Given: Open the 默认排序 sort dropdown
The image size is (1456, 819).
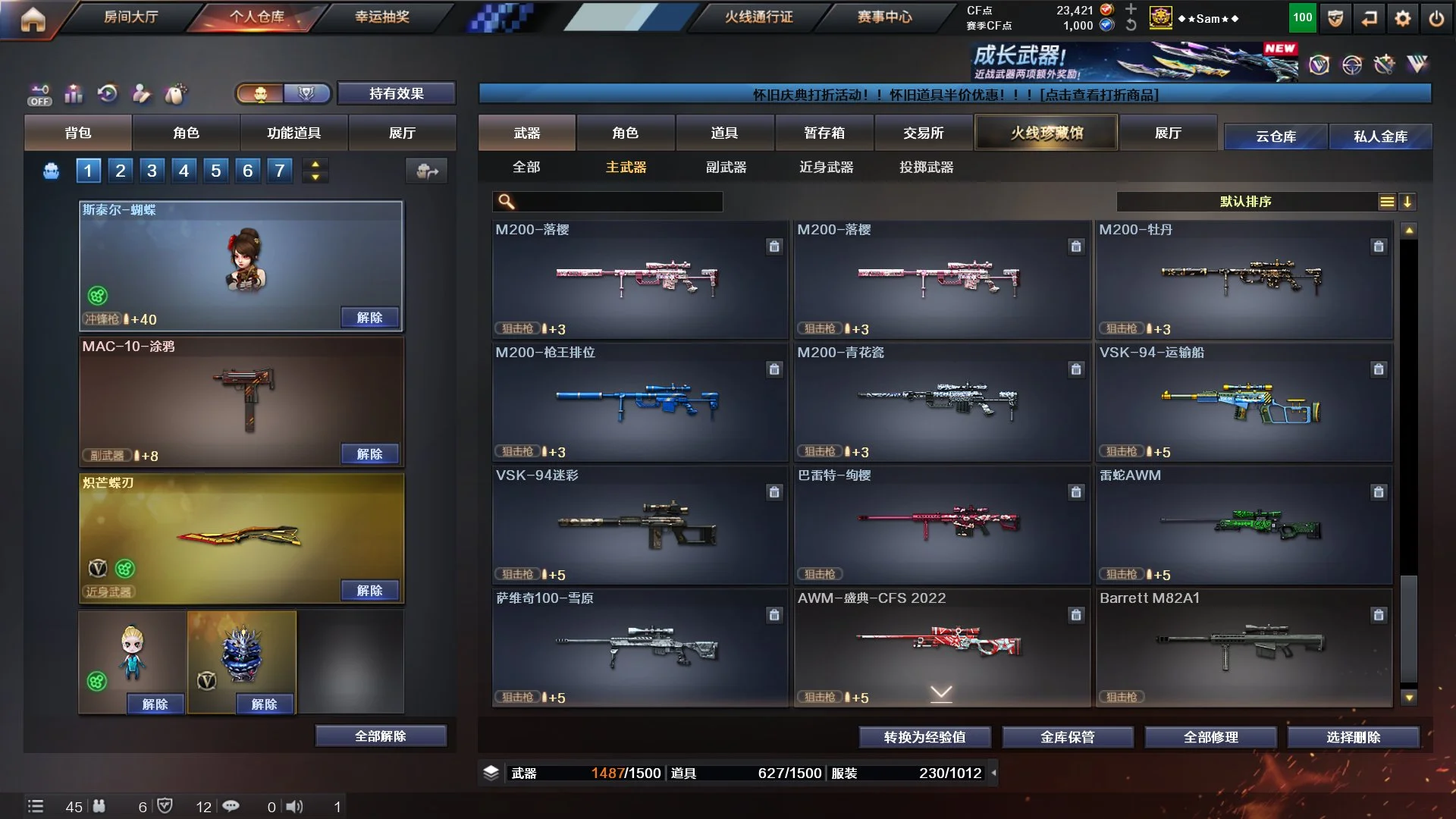Looking at the screenshot, I should pos(1245,202).
